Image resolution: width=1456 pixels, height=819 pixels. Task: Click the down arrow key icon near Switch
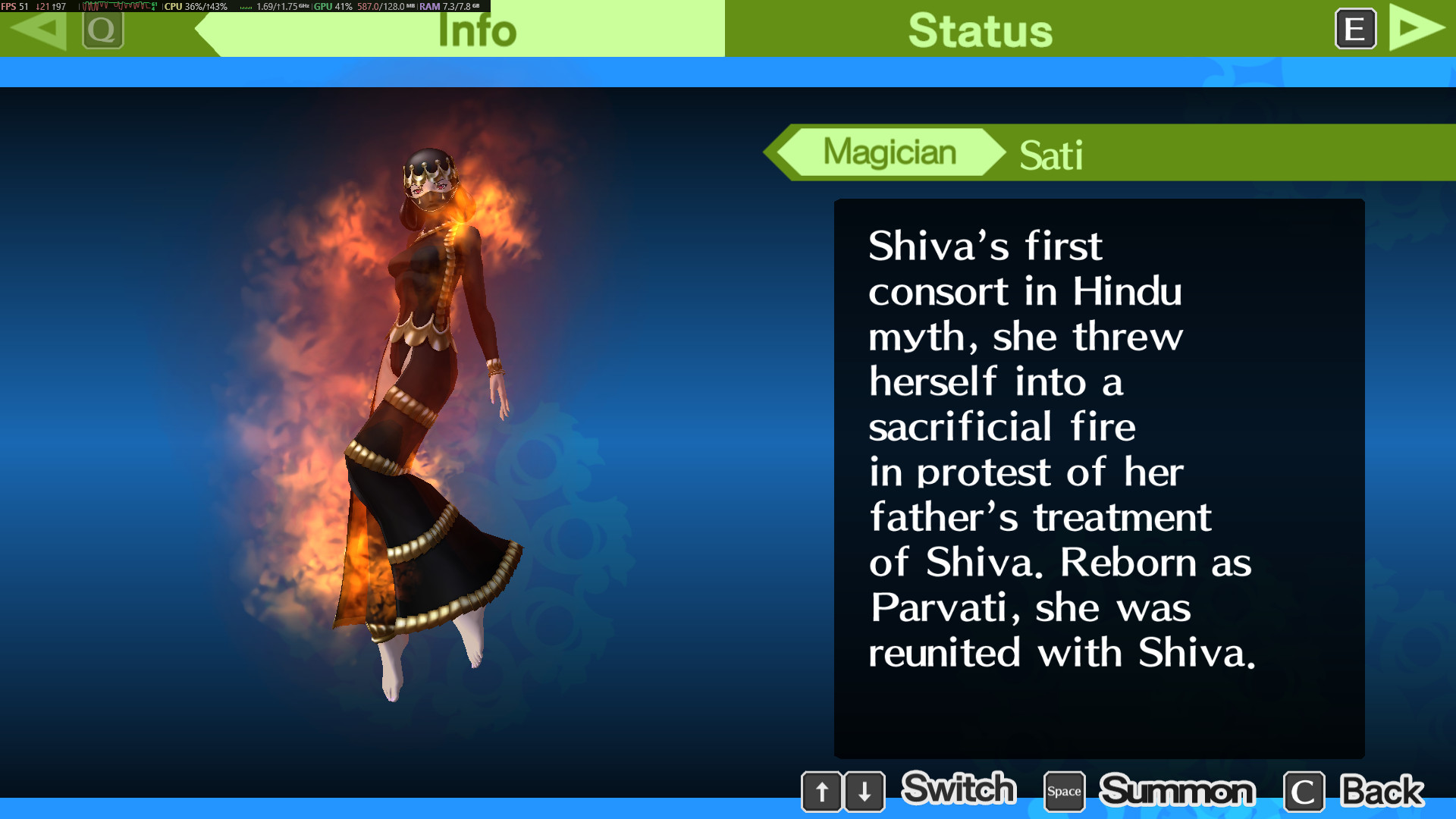(x=864, y=791)
